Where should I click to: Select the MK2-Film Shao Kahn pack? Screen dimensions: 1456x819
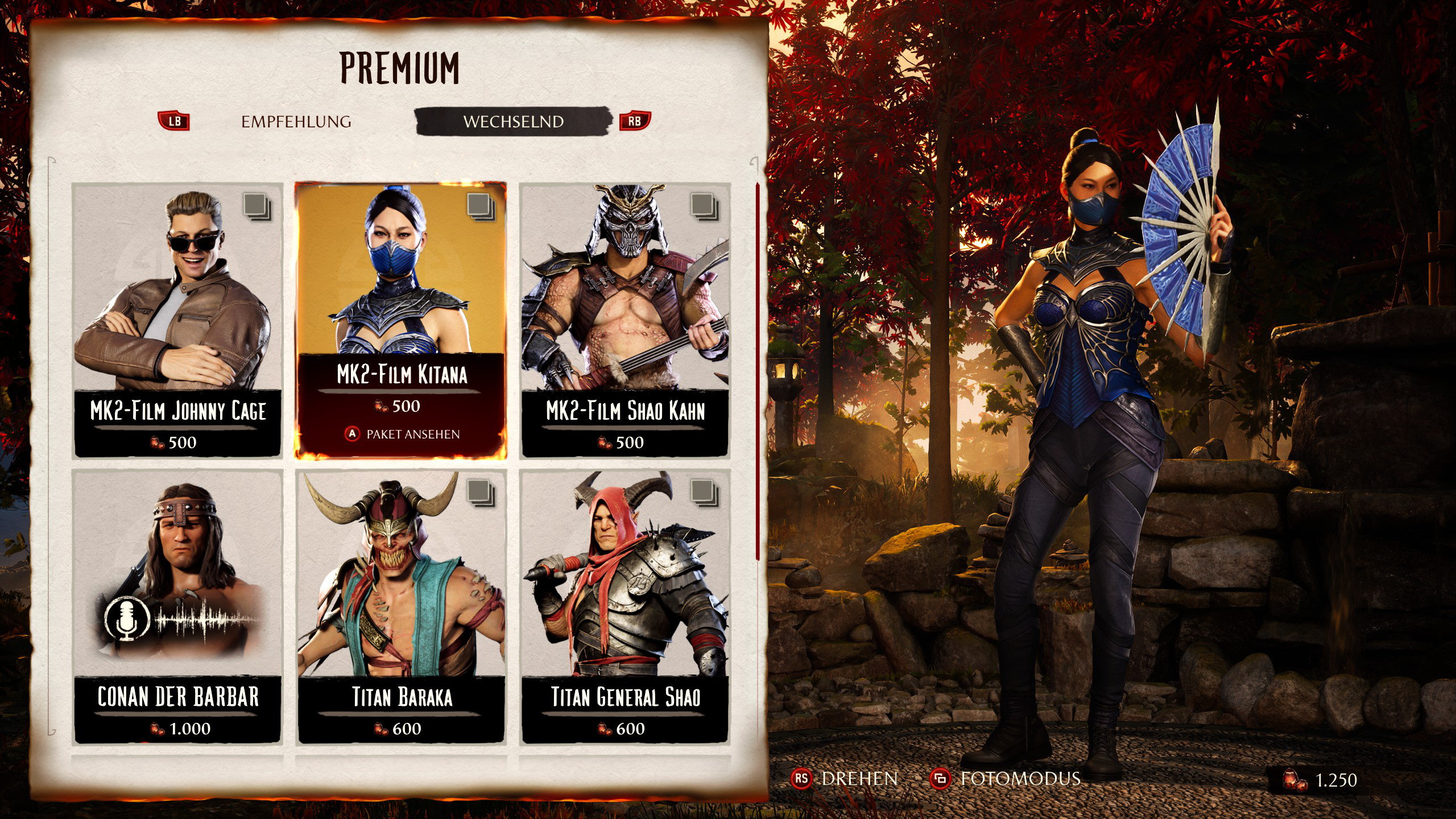click(624, 320)
